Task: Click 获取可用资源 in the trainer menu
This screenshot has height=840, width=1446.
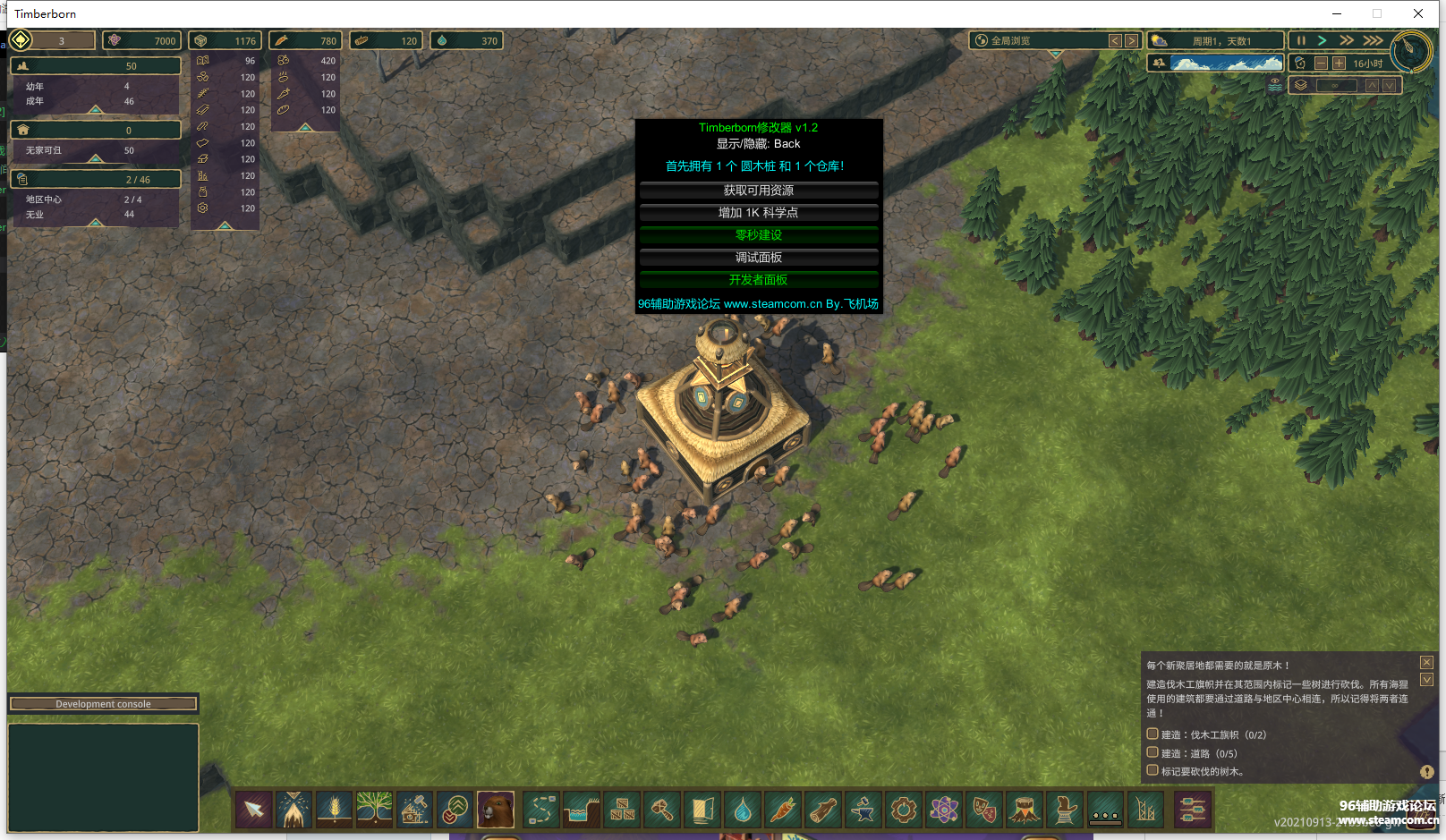Action: click(758, 191)
